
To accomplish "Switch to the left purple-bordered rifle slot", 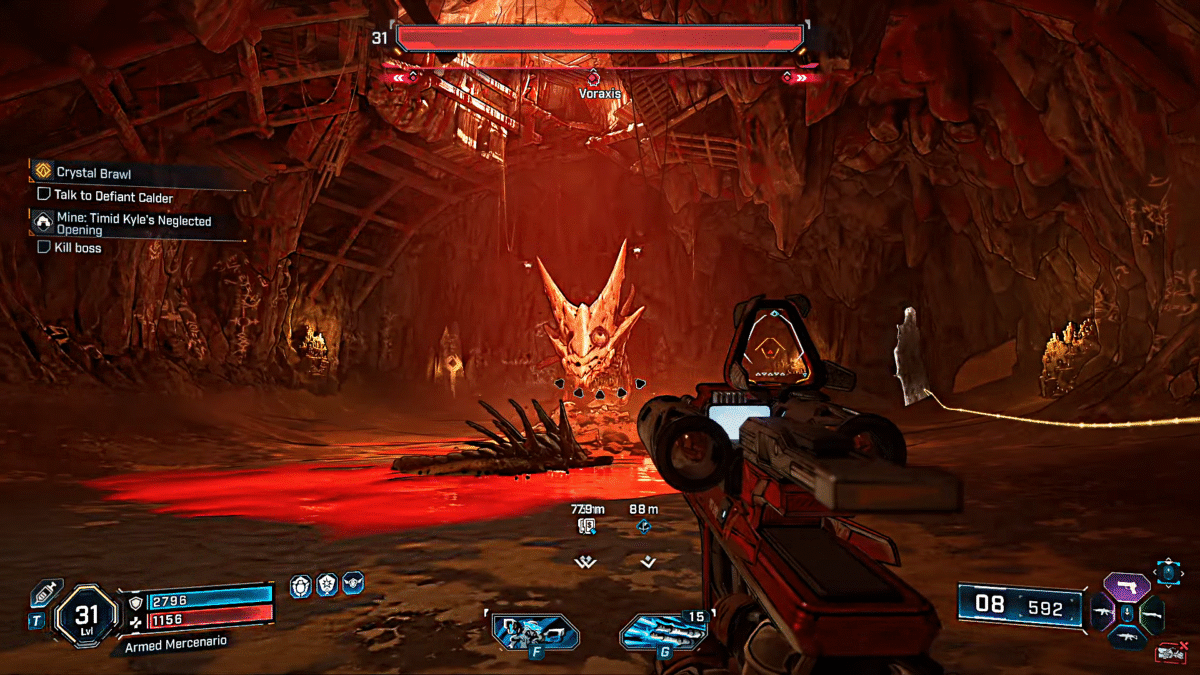I will pos(1101,611).
